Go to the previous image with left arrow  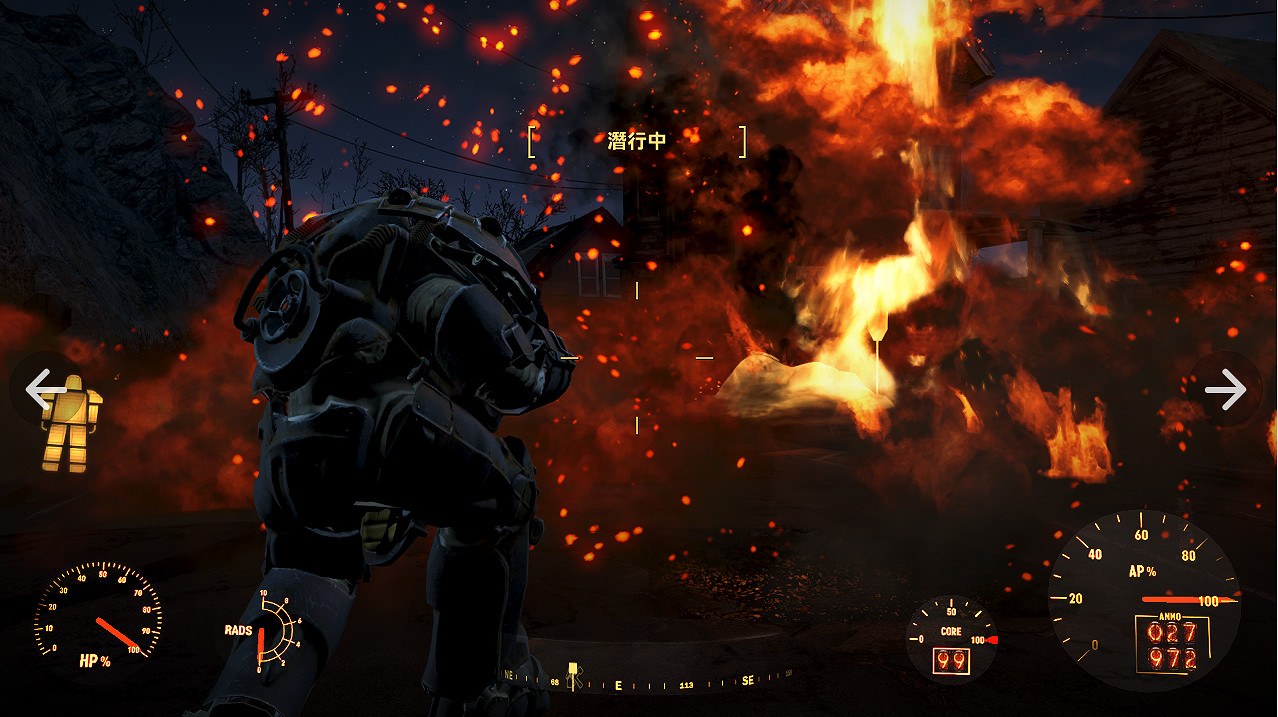40,389
